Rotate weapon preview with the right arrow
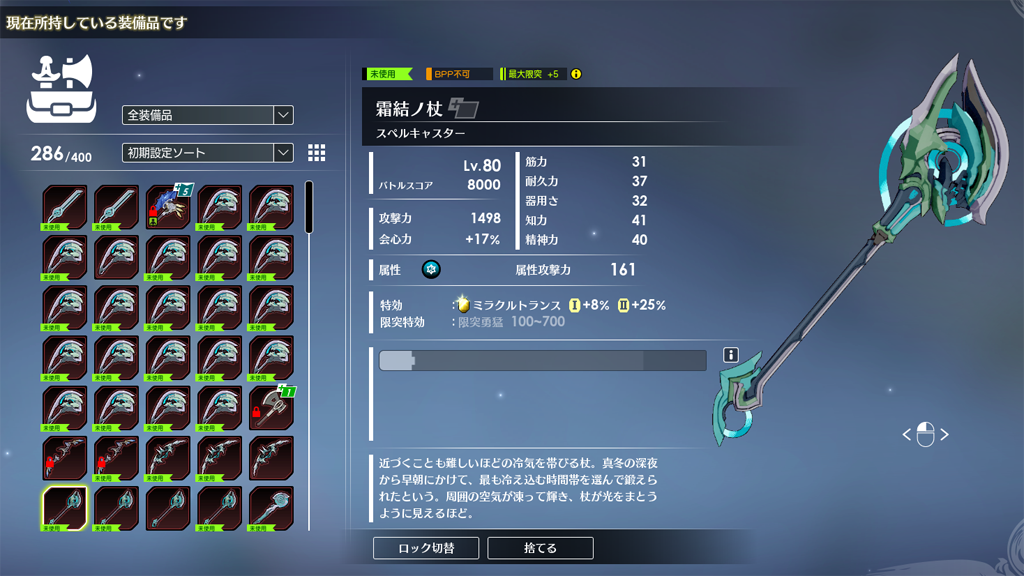The image size is (1024, 576). [x=944, y=435]
